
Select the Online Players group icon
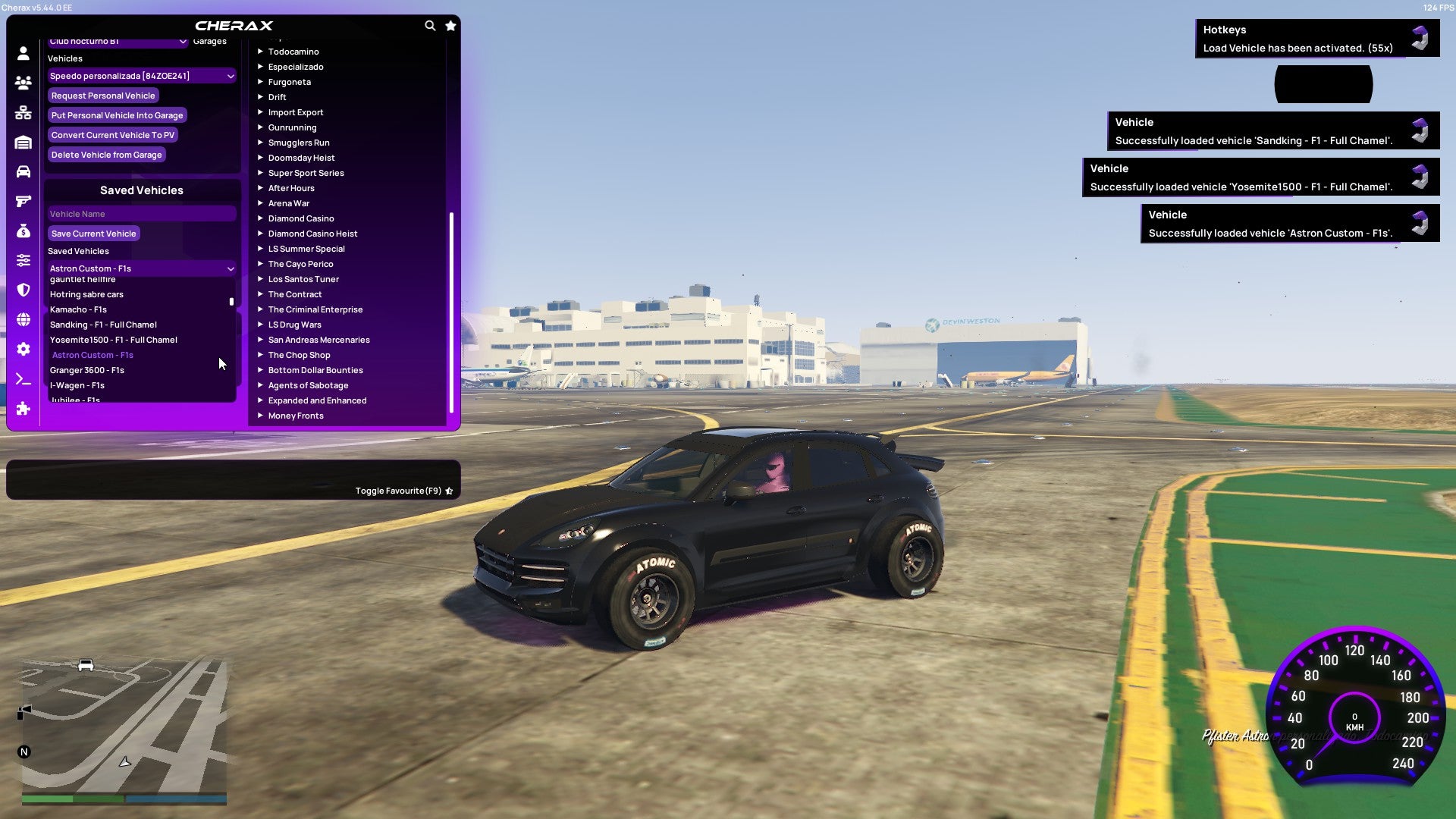(x=23, y=83)
